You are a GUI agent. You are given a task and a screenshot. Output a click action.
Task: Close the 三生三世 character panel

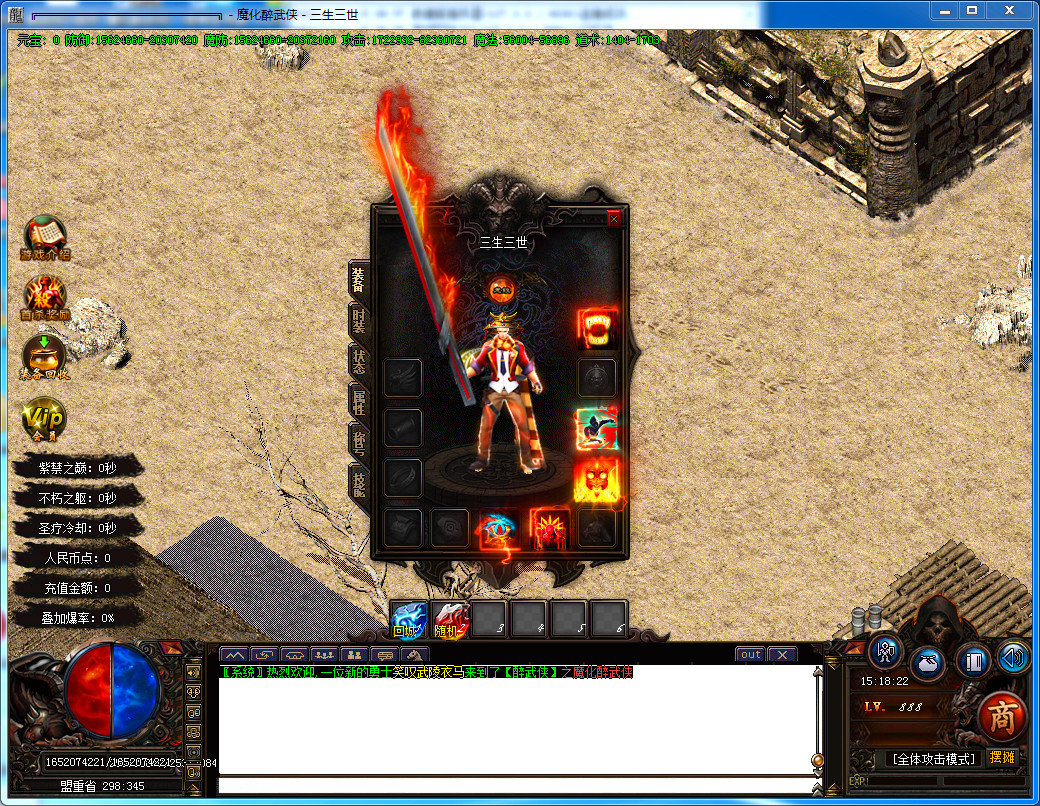point(614,217)
